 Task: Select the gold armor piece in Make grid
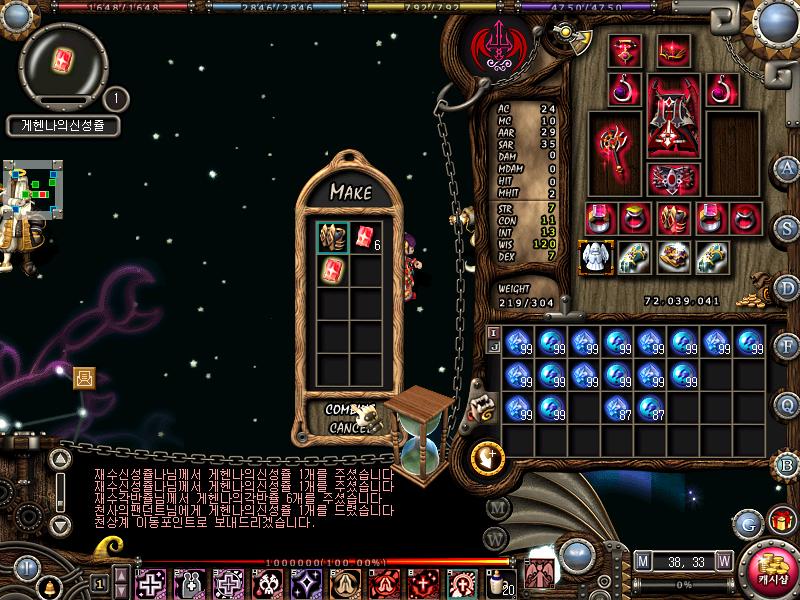(332, 237)
